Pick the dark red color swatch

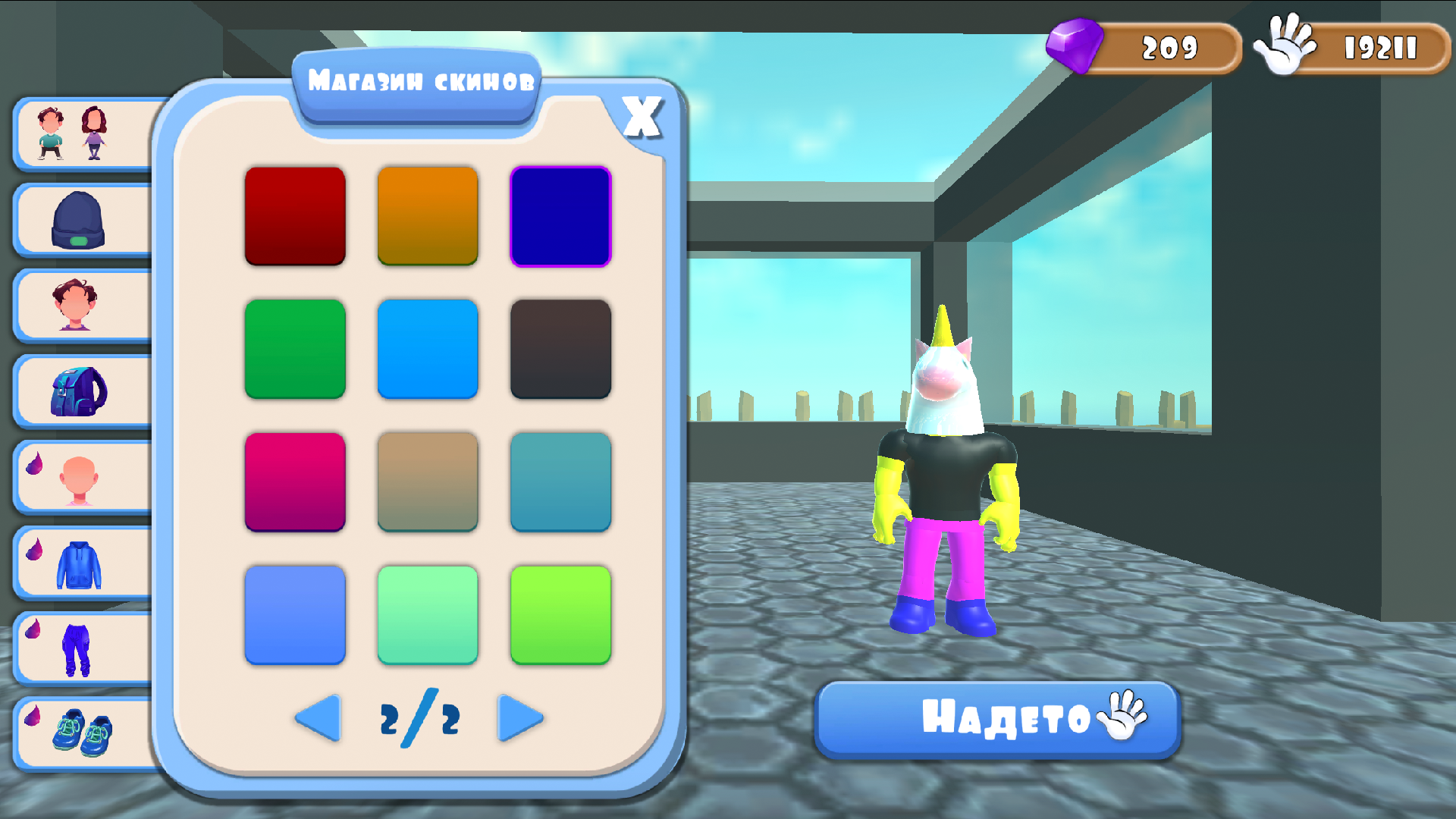pos(295,215)
